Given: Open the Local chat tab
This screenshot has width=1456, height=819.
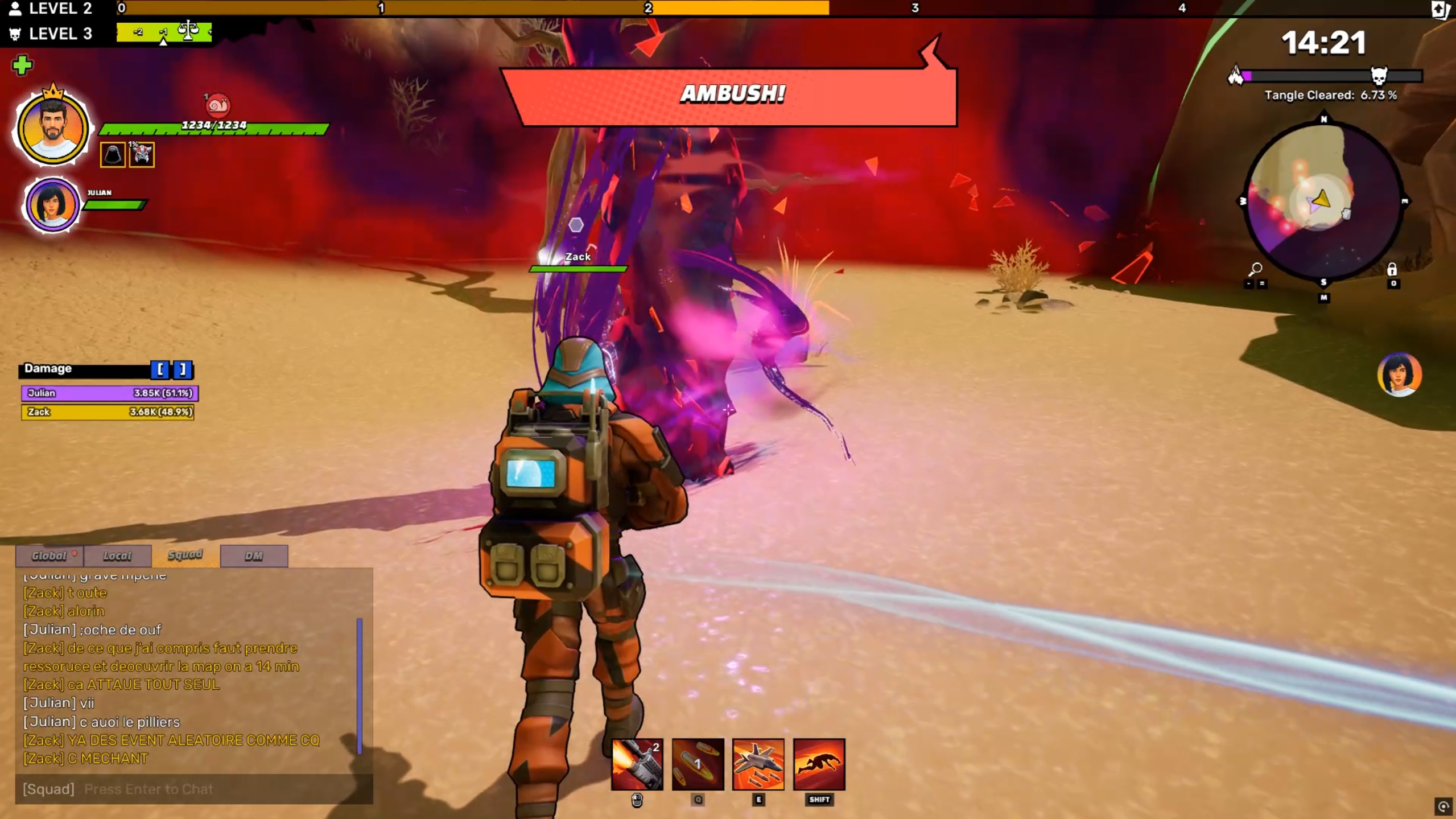Looking at the screenshot, I should click(117, 556).
